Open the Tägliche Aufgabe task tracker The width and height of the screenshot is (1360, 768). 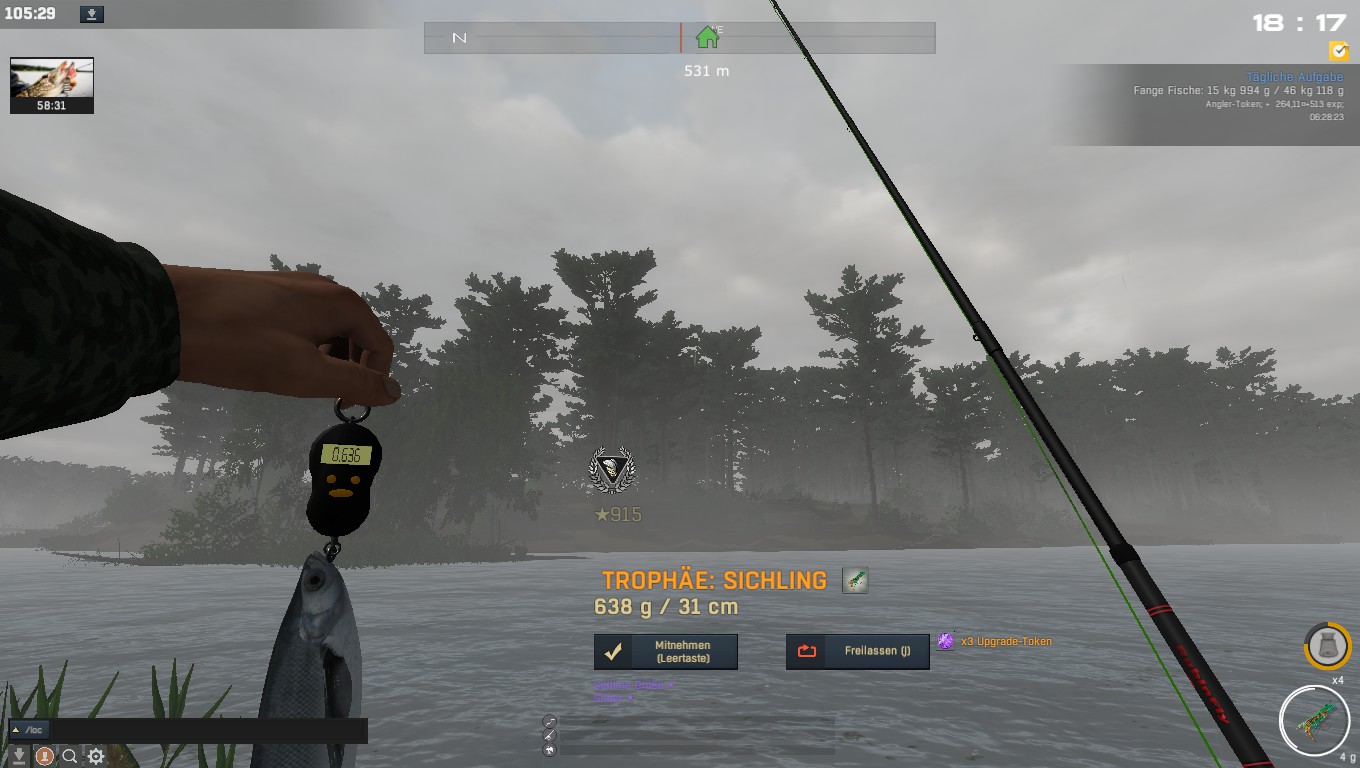1294,77
